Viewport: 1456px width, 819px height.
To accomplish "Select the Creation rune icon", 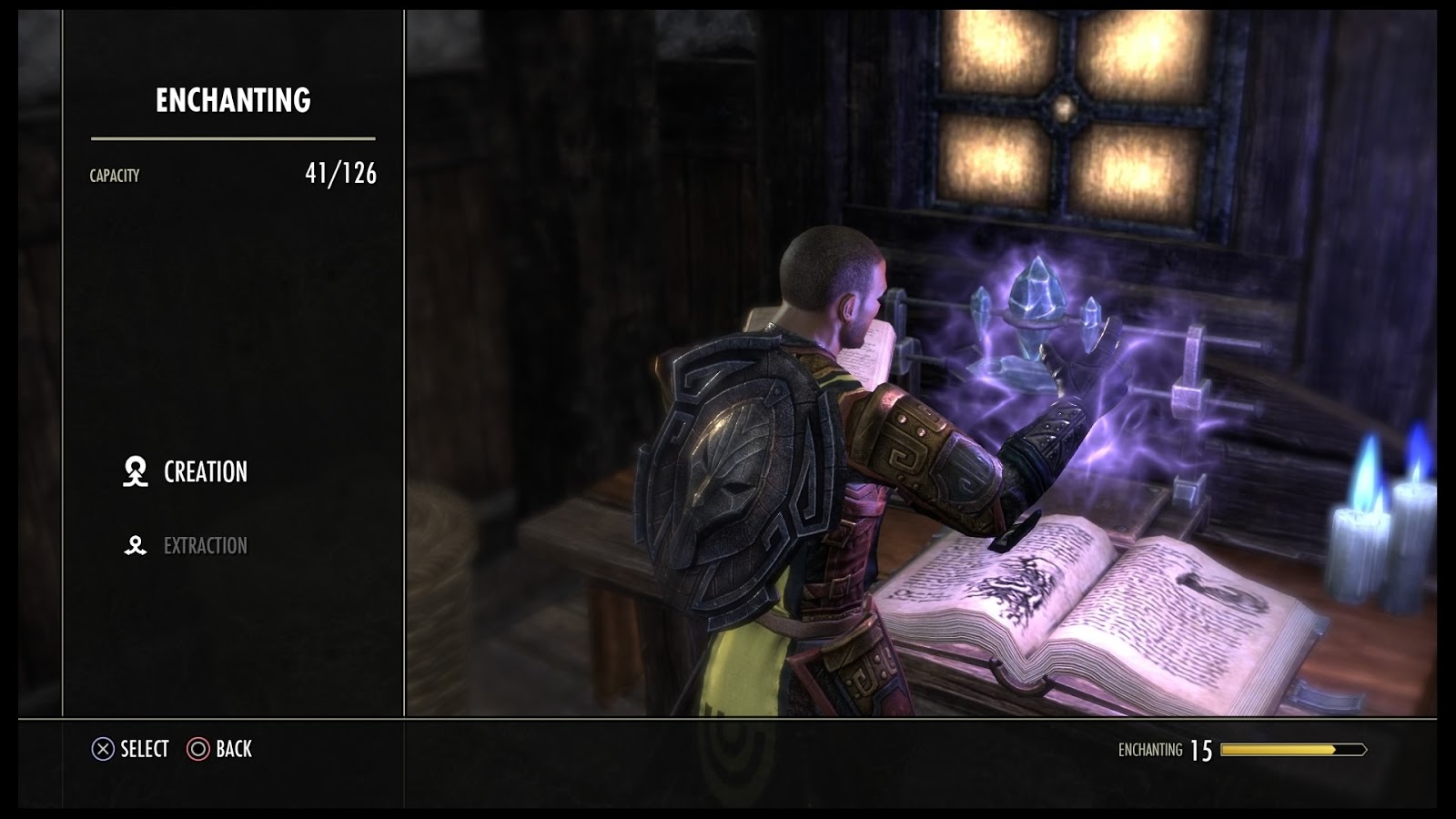I will pos(136,472).
